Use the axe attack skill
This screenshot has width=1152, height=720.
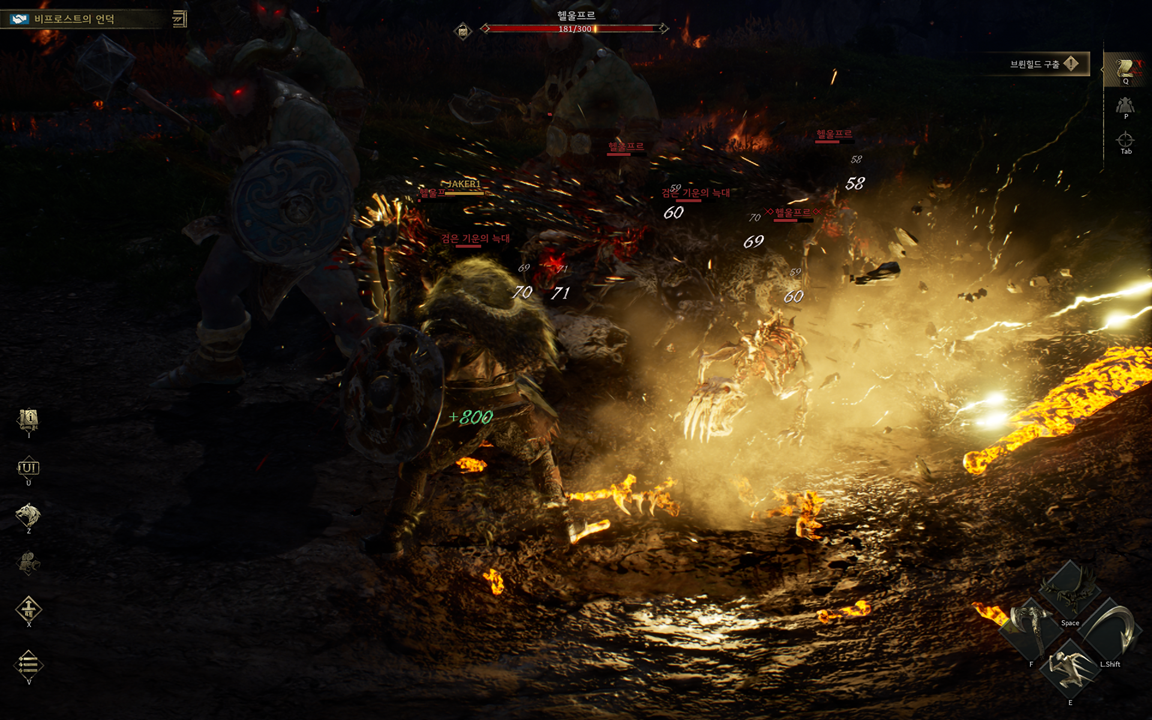1032,630
